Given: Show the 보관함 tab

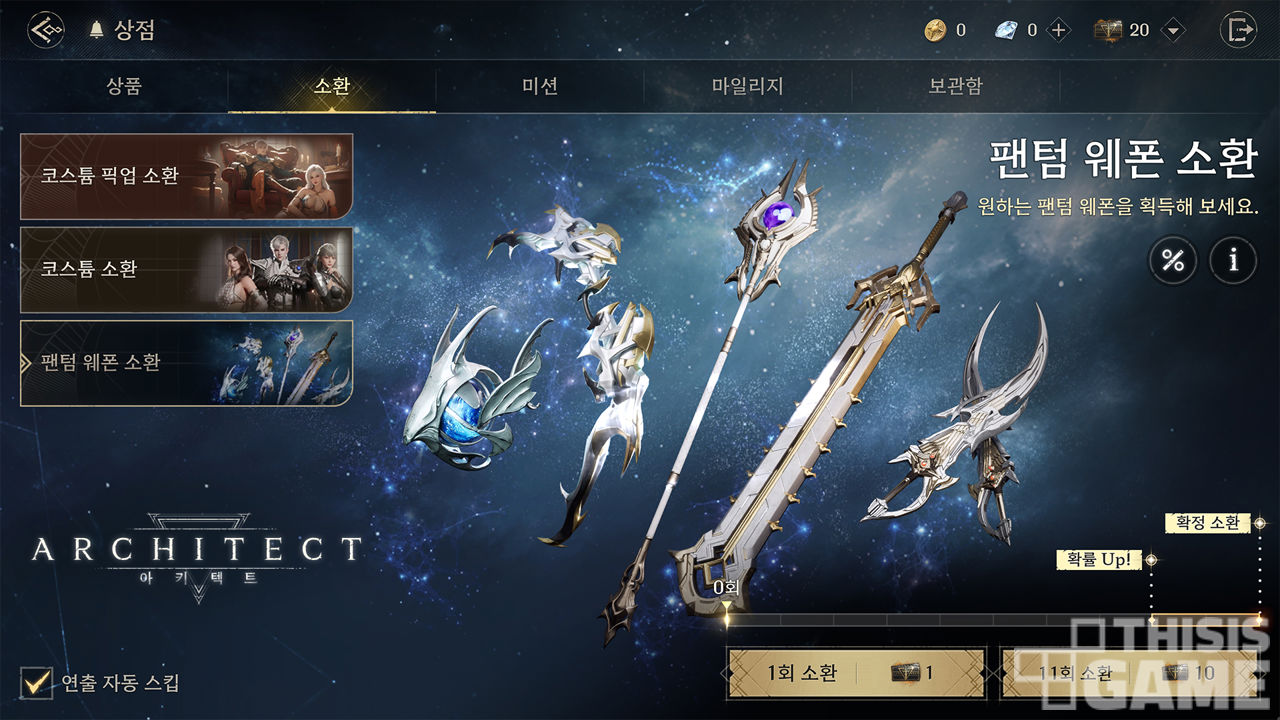Looking at the screenshot, I should click(x=955, y=86).
